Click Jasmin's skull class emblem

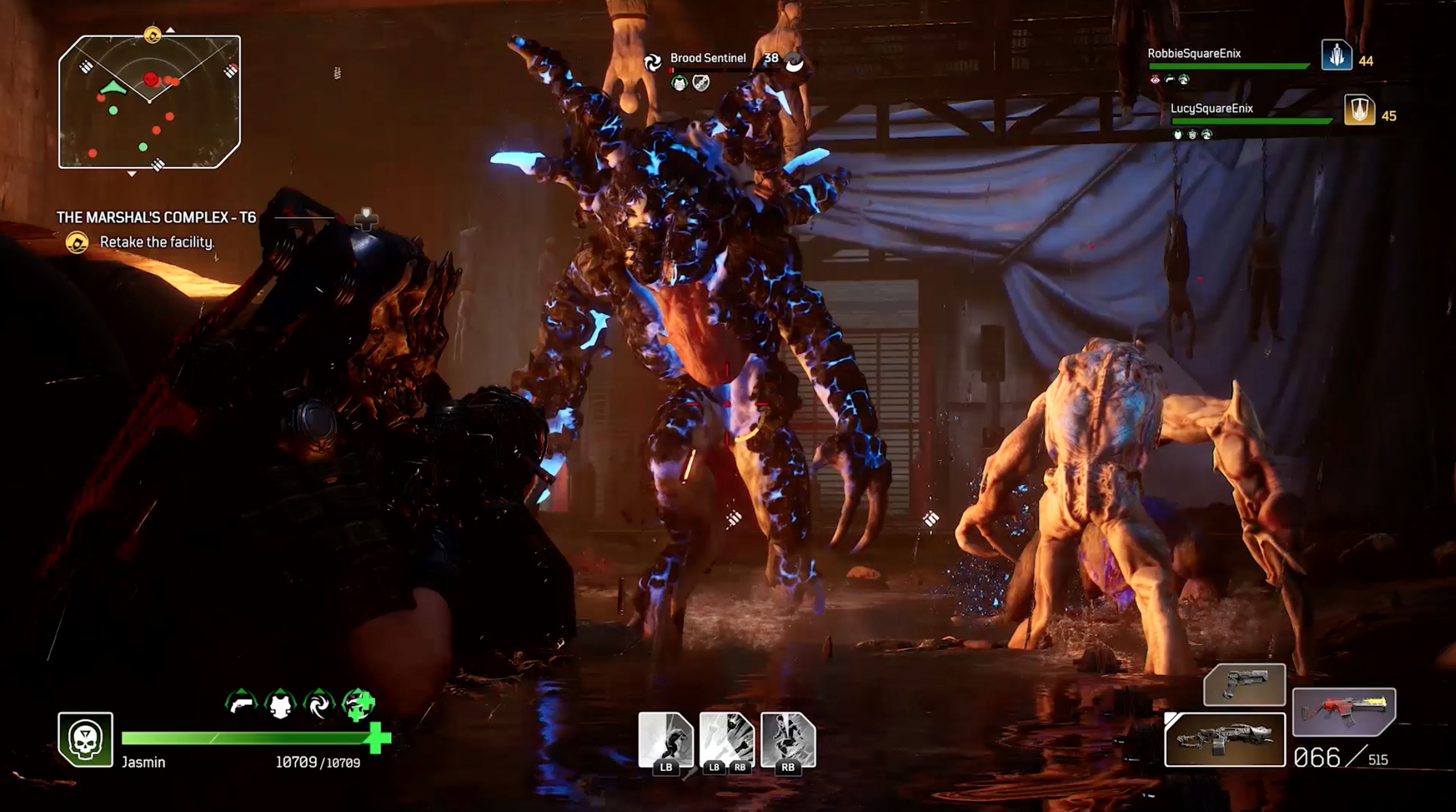(x=85, y=740)
